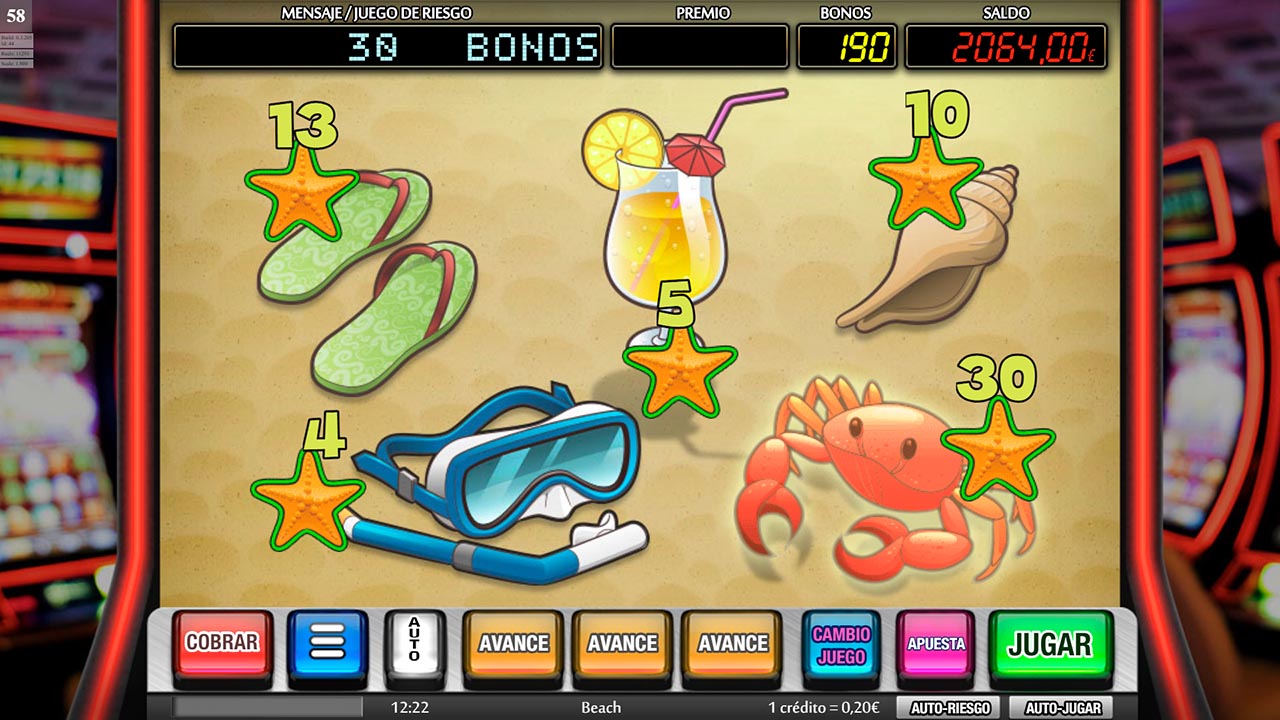Image resolution: width=1280 pixels, height=720 pixels.
Task: Click the rightmost AVANCE button
Action: click(734, 644)
